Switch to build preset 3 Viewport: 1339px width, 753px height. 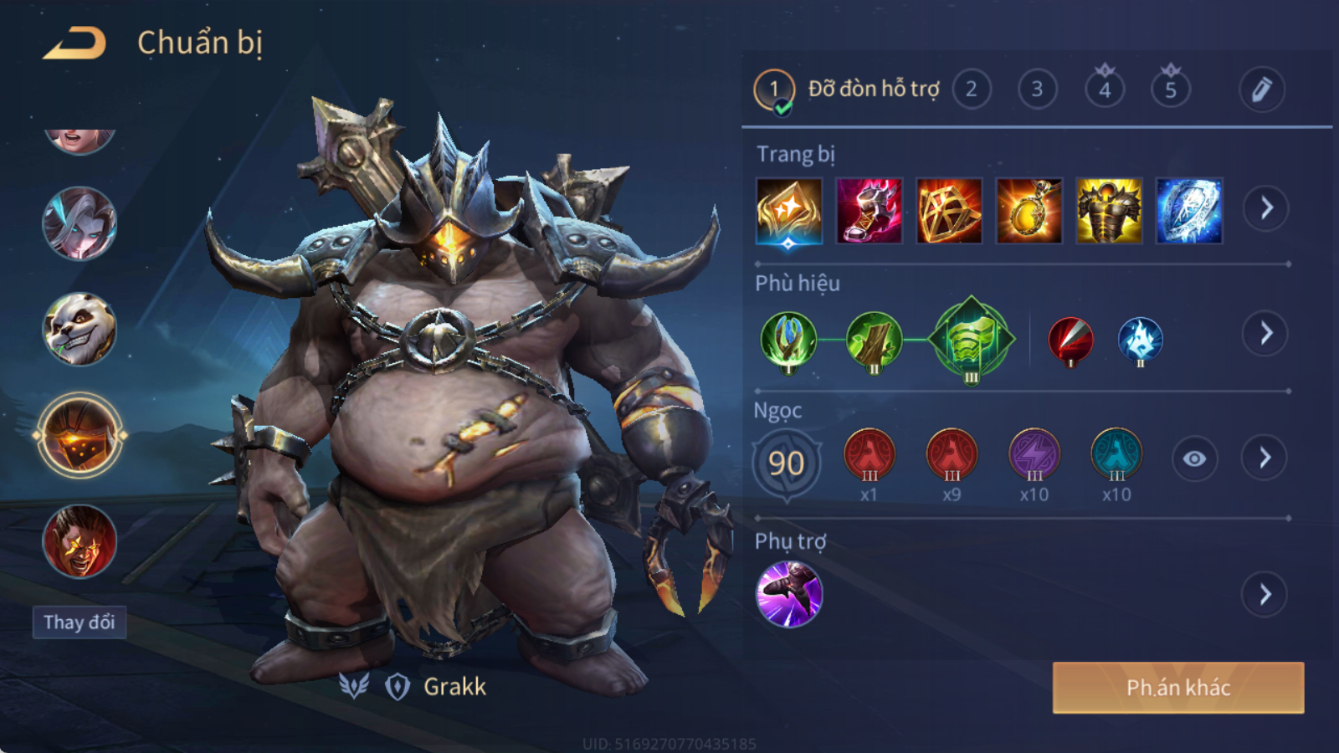coord(1037,90)
